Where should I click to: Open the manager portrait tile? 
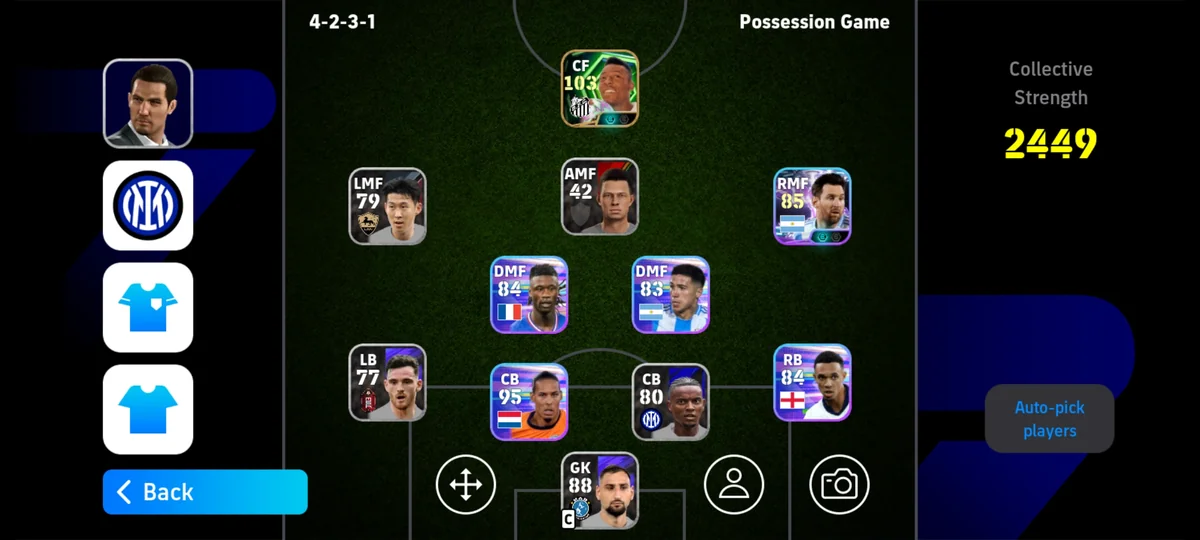coord(148,103)
